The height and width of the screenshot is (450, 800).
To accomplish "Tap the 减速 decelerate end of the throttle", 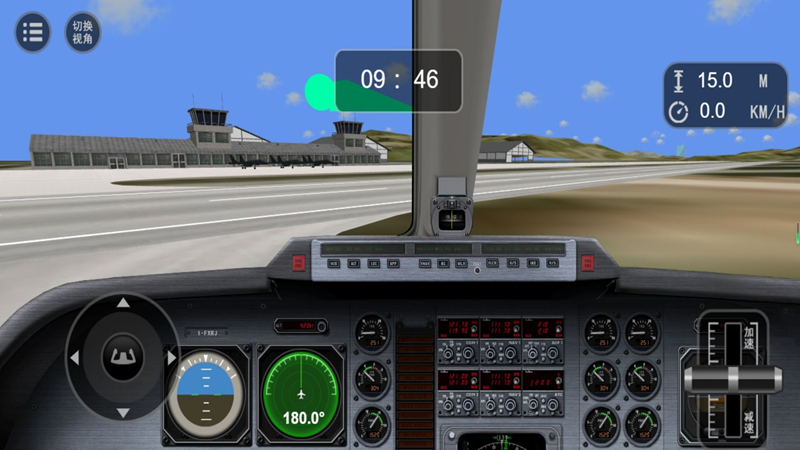I will coord(749,423).
